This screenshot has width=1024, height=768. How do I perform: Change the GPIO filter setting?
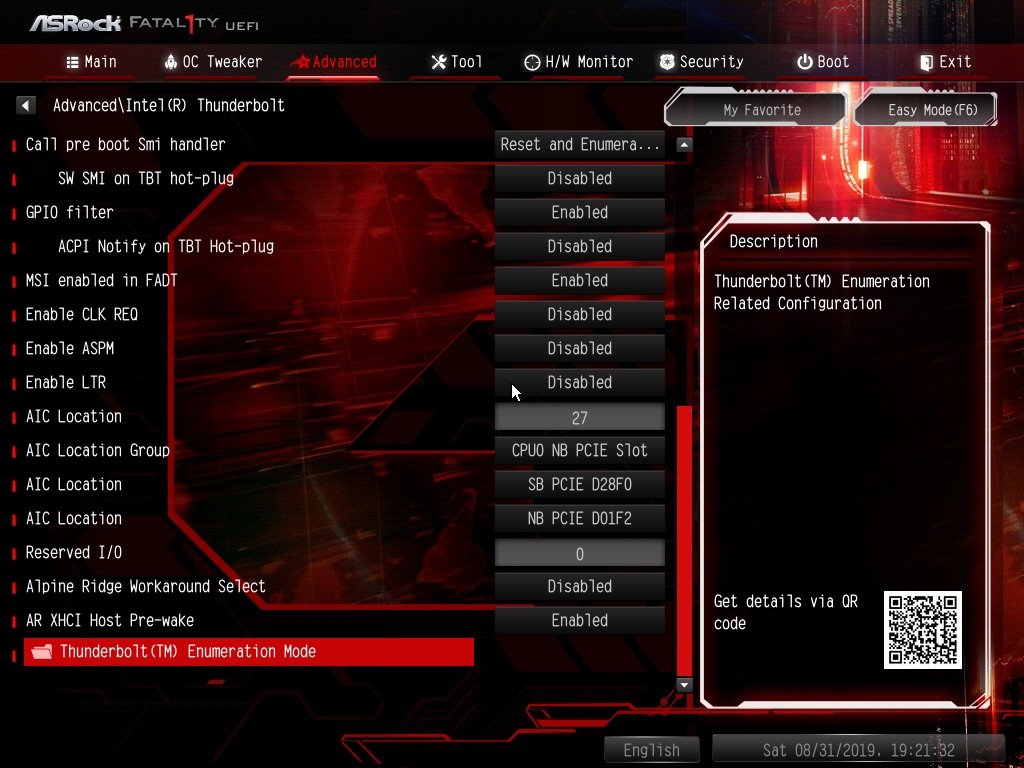[x=580, y=212]
